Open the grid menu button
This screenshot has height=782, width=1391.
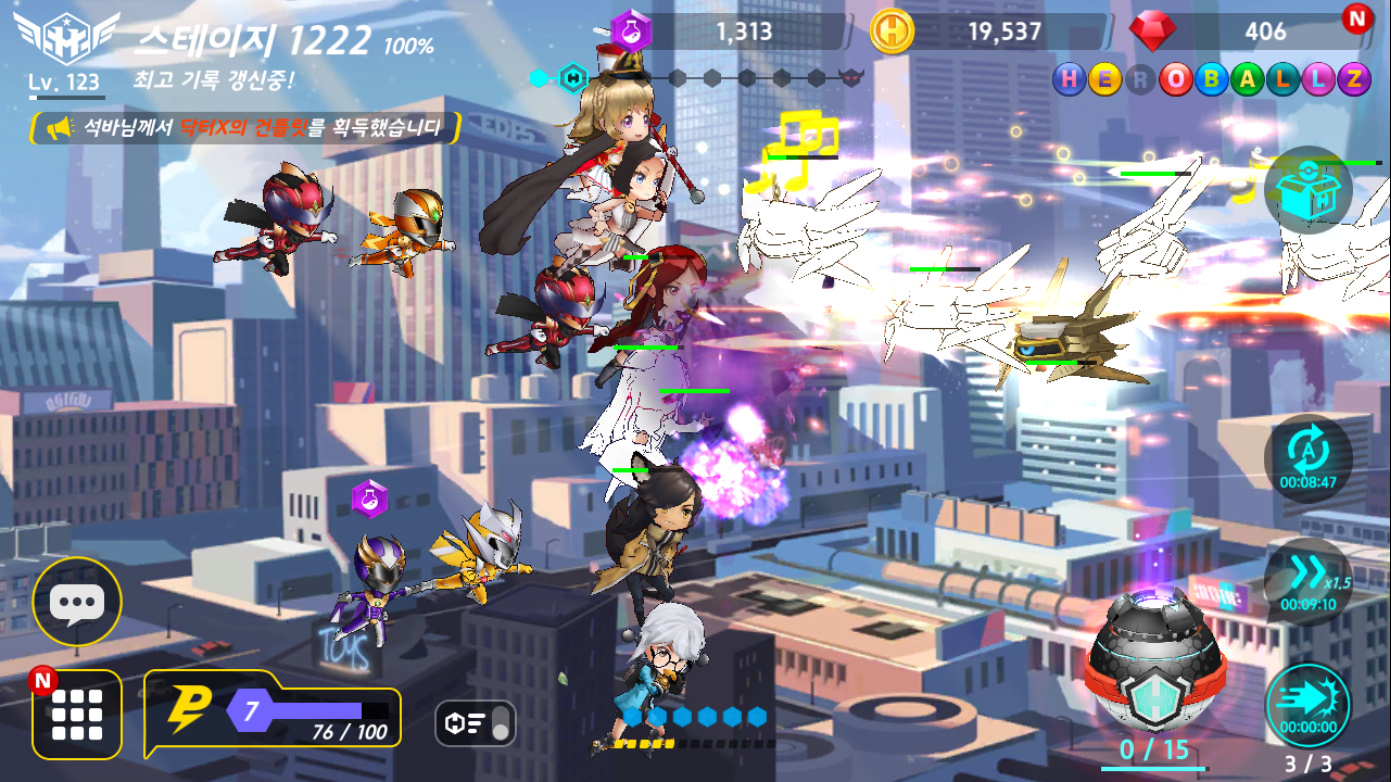point(77,714)
